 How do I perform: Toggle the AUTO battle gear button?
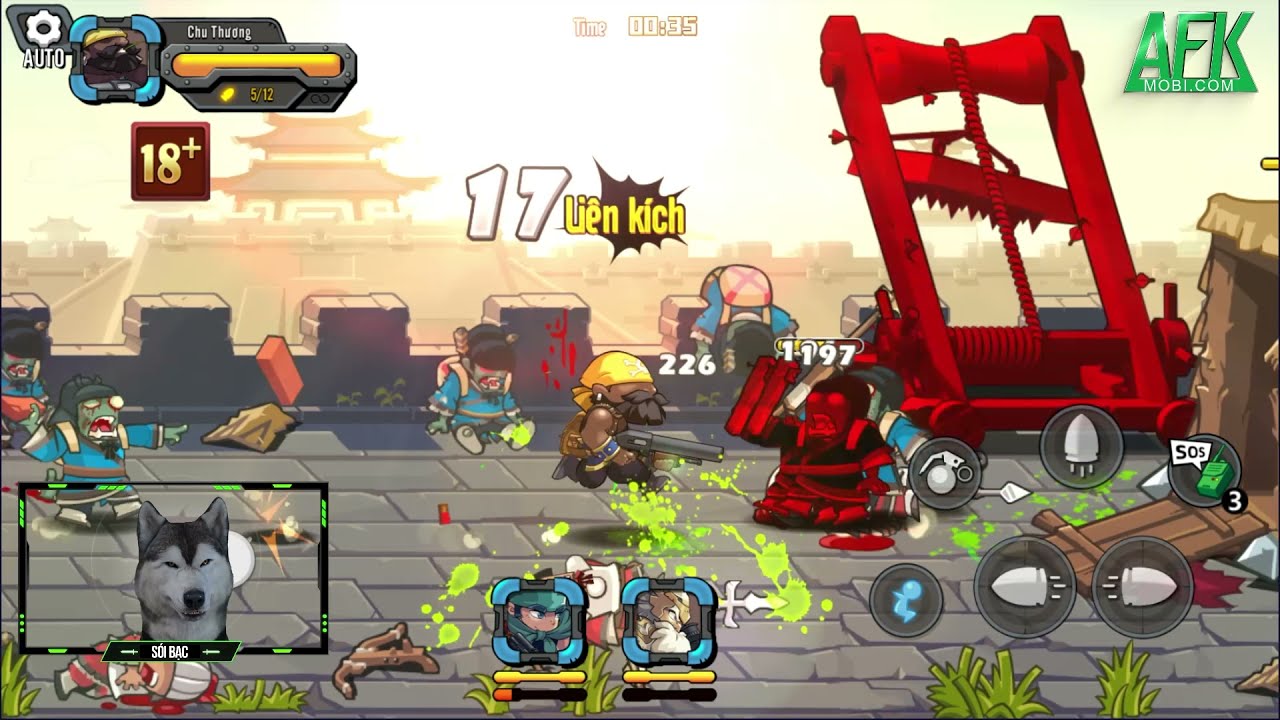pyautogui.click(x=44, y=38)
